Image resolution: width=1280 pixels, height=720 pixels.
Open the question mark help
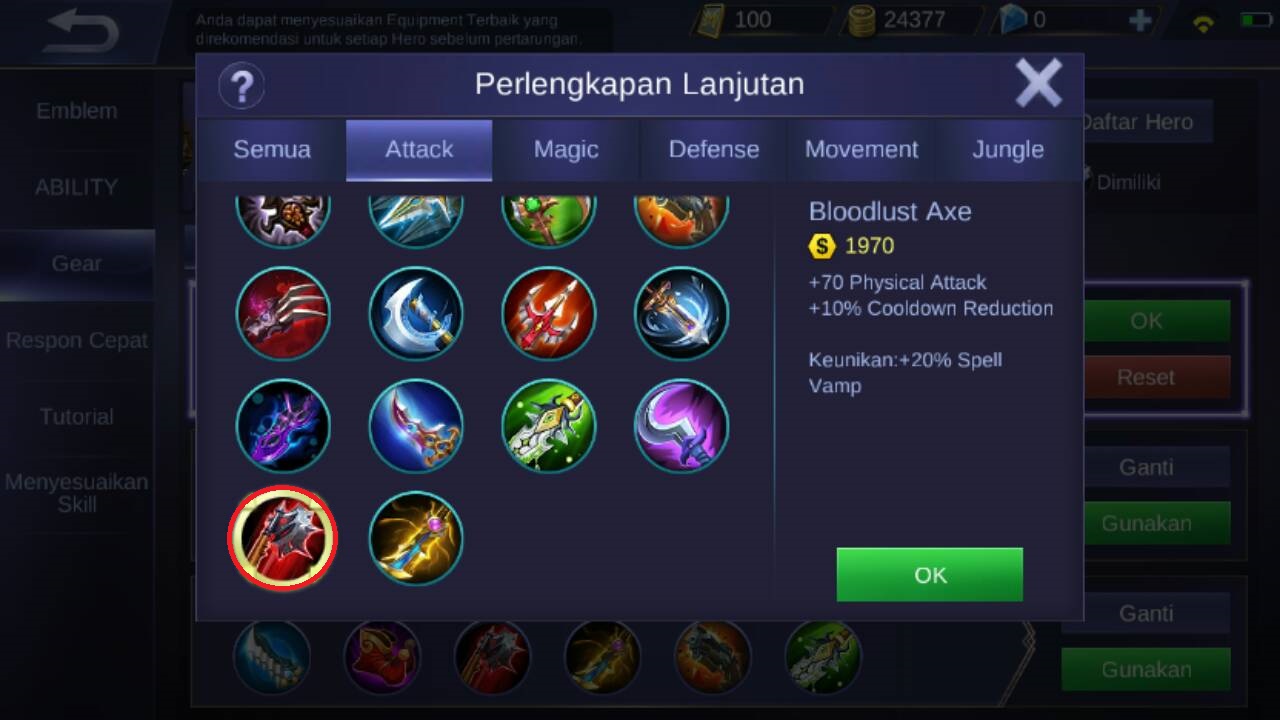[241, 85]
